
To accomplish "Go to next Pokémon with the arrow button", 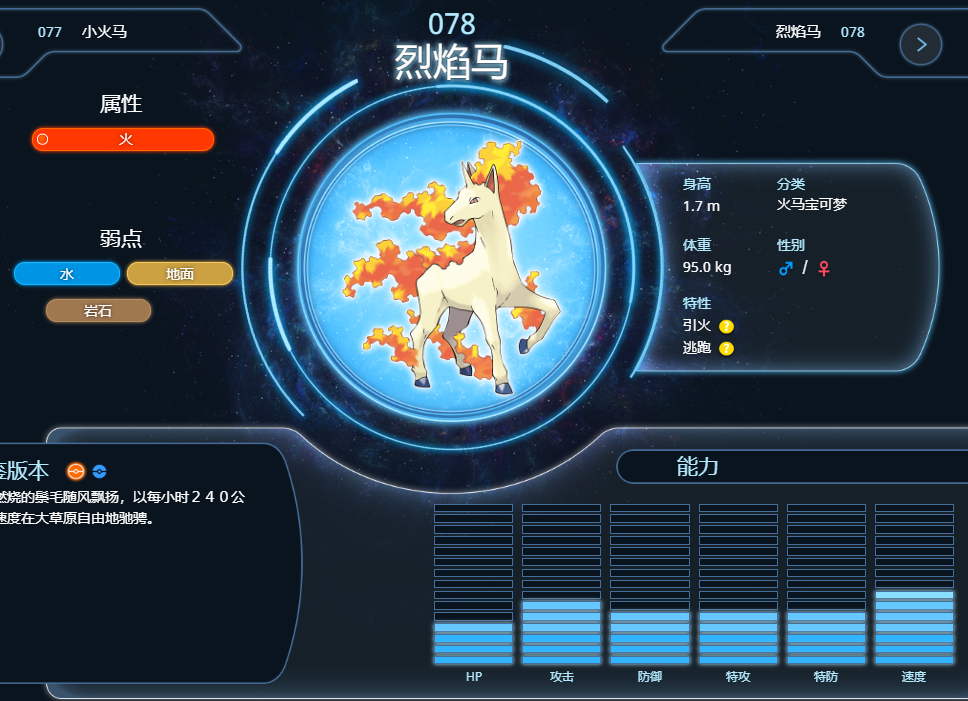I will tap(921, 44).
